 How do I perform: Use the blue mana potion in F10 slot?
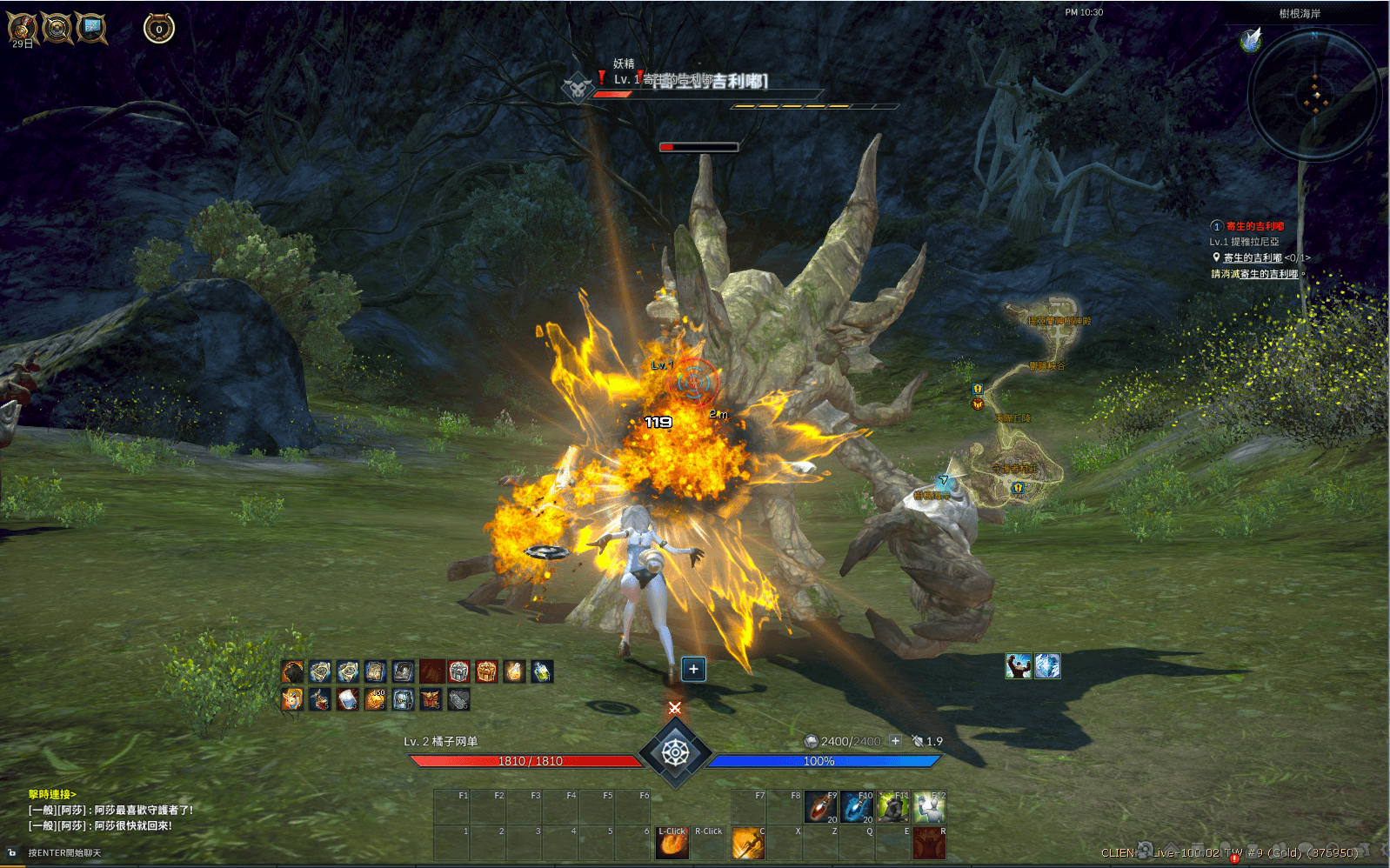click(857, 807)
